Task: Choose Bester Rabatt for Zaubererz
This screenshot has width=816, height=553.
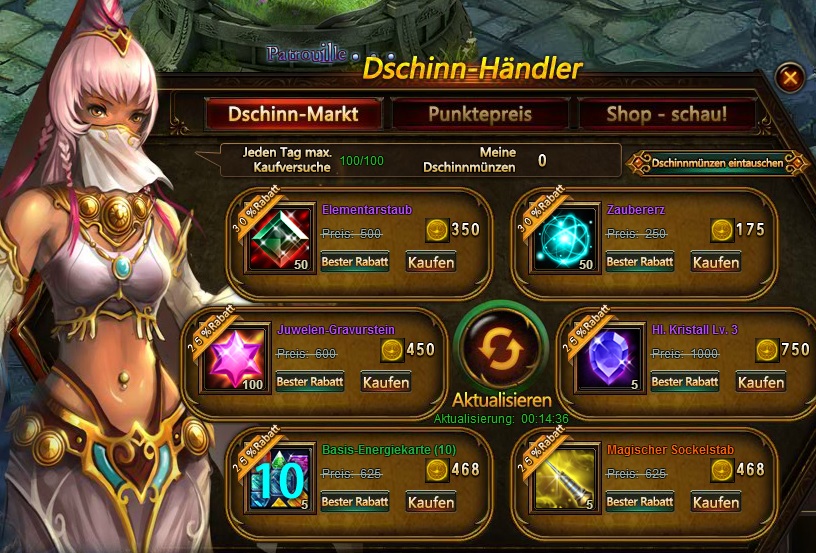Action: click(x=640, y=262)
